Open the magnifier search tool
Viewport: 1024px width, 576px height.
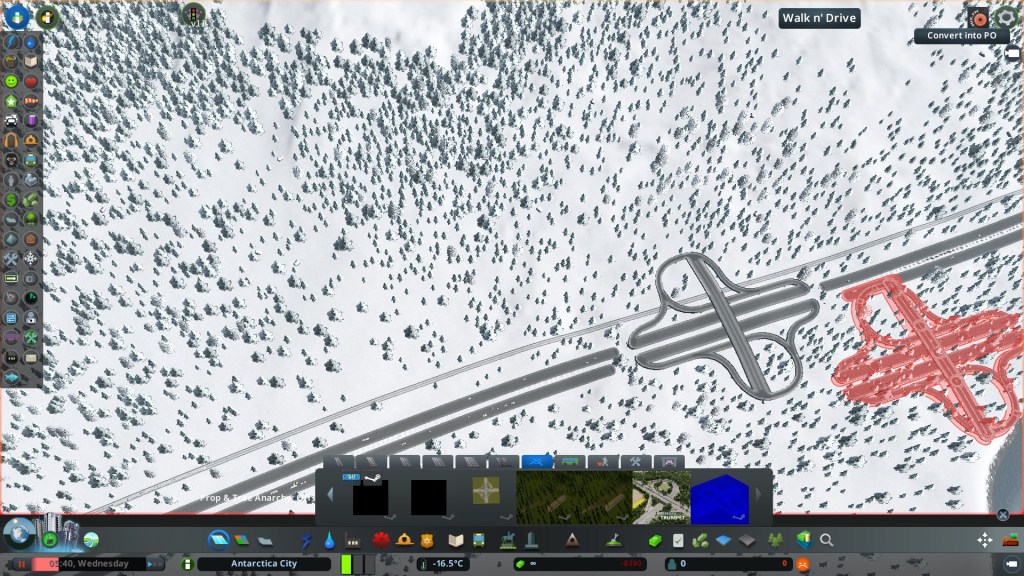pyautogui.click(x=827, y=540)
